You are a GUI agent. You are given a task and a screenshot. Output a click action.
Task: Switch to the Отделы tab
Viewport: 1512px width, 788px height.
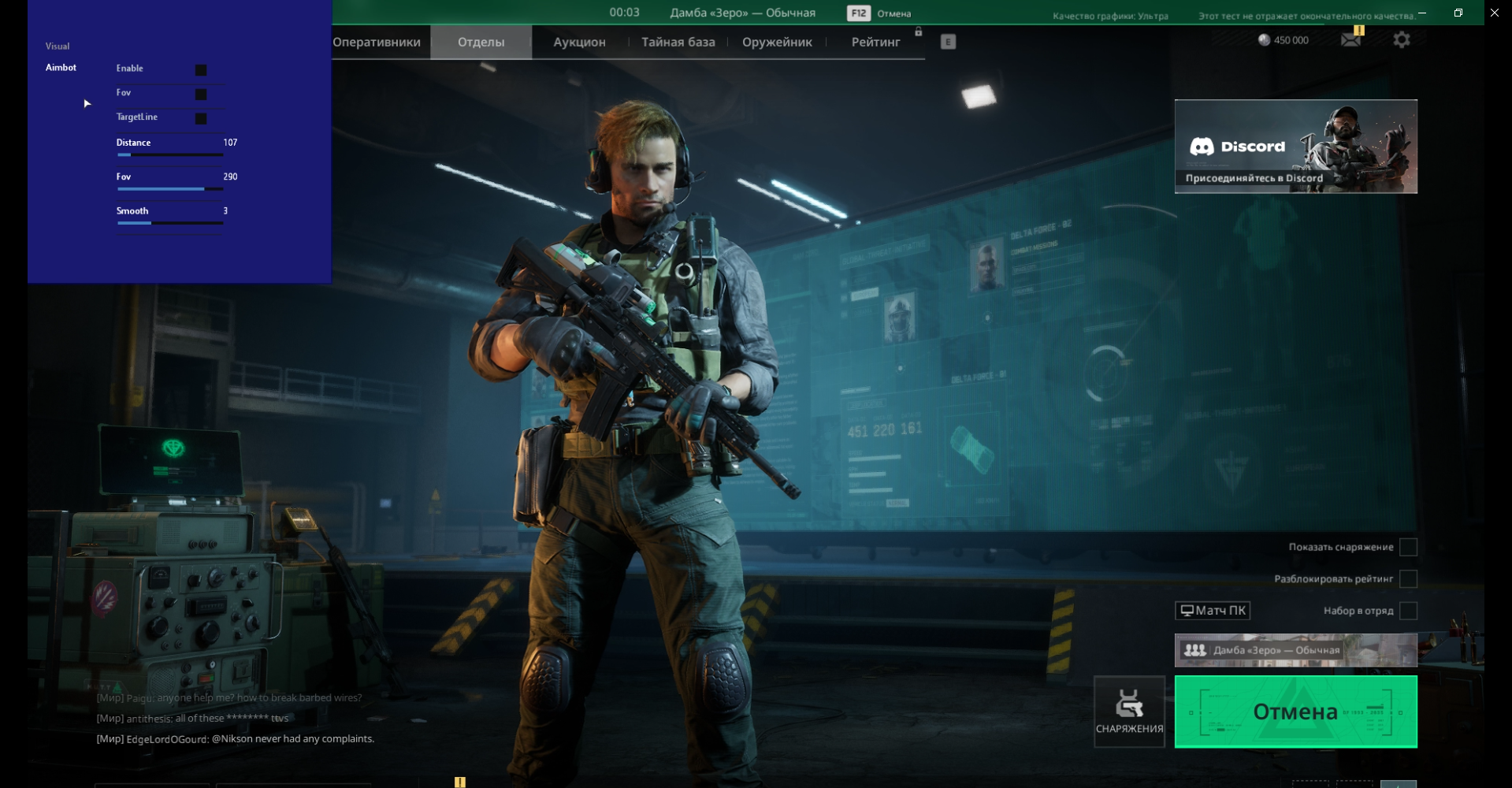[x=481, y=43]
